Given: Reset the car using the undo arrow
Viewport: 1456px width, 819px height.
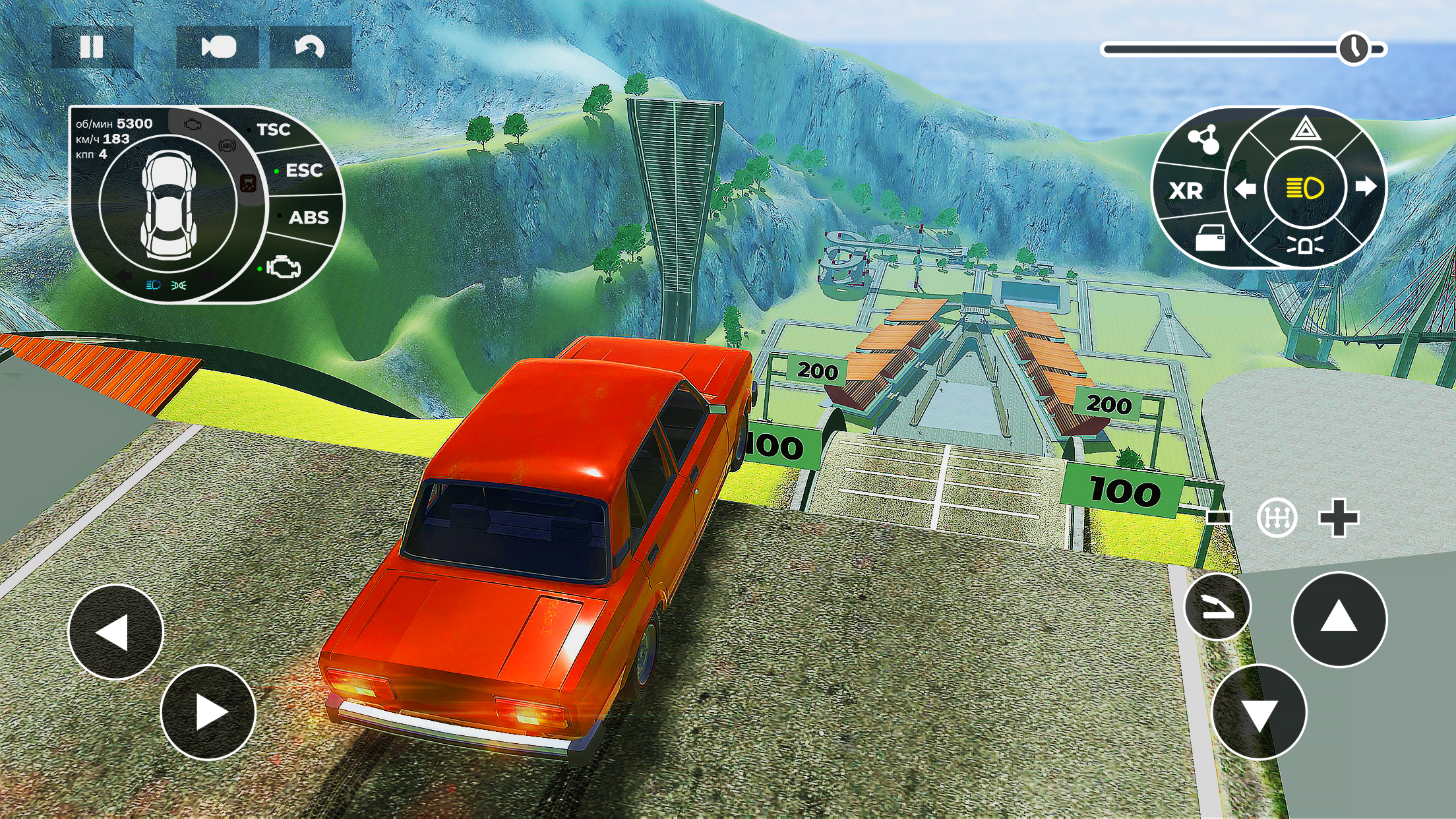Looking at the screenshot, I should (x=308, y=46).
